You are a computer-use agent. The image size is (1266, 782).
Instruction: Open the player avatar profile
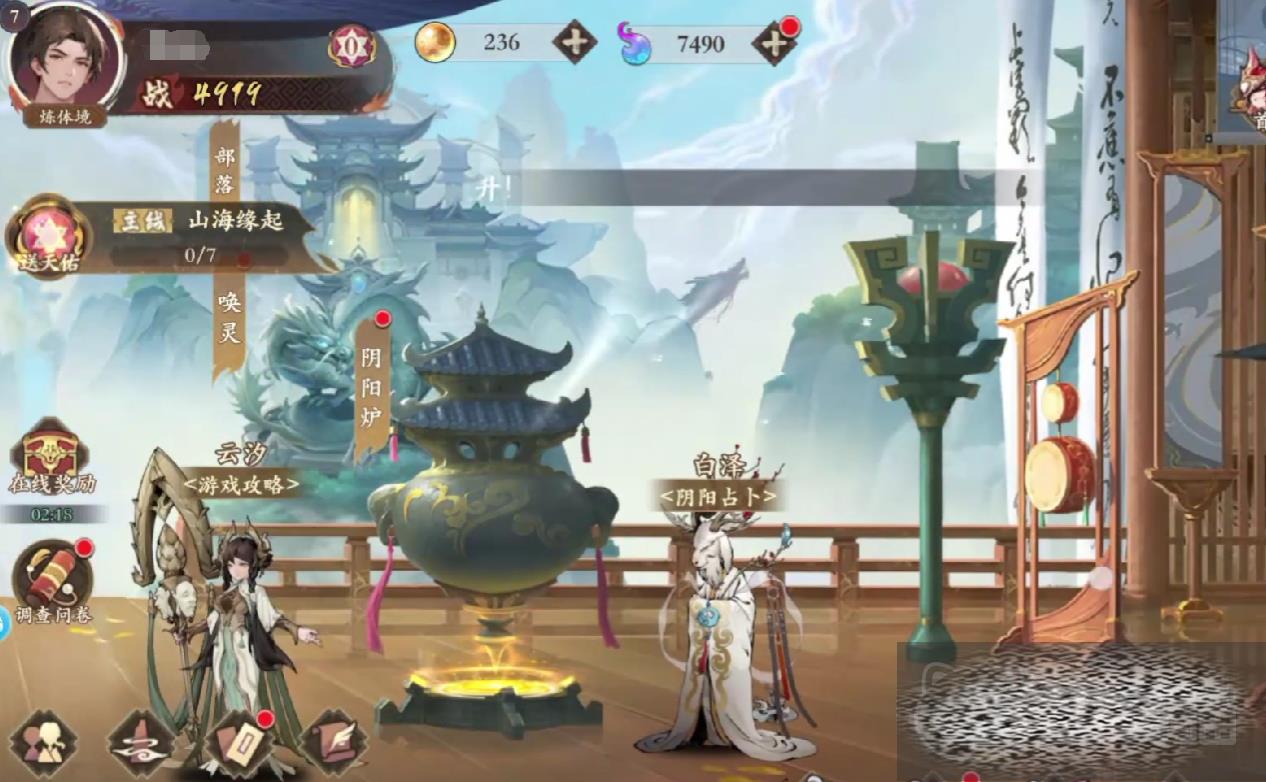point(65,60)
